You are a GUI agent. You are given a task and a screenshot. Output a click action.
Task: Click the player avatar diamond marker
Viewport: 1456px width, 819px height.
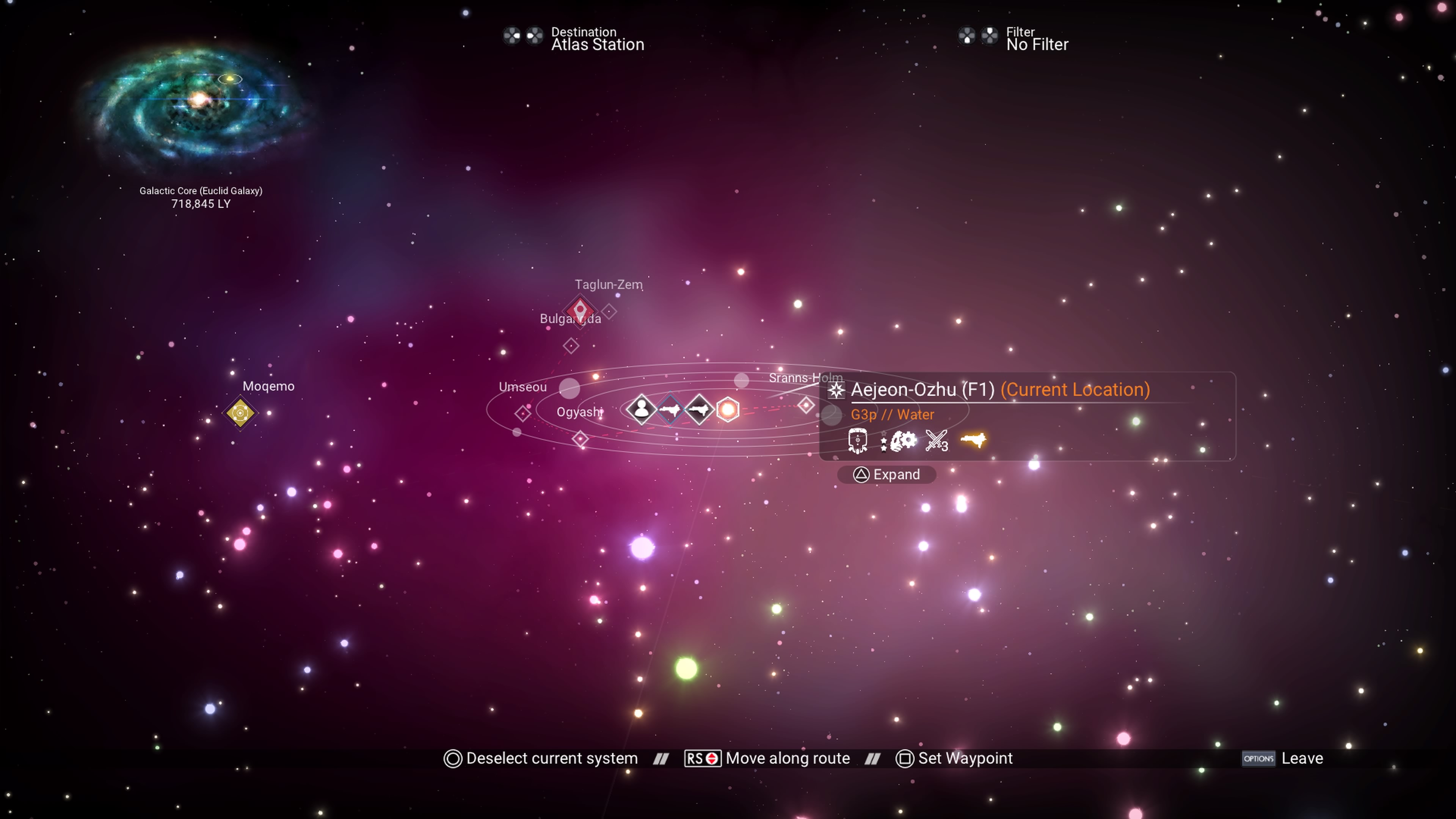click(x=641, y=409)
